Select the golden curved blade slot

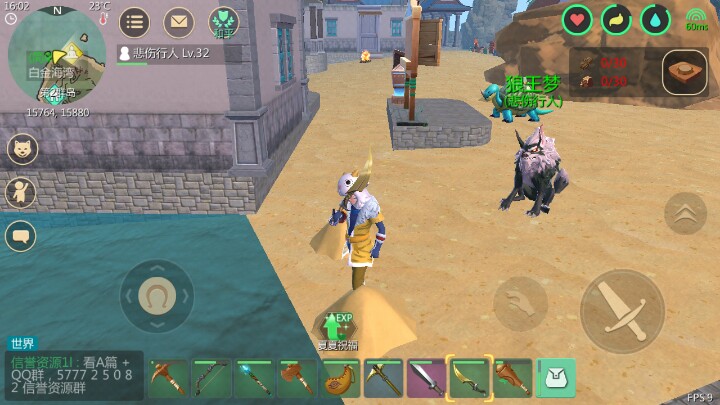[469, 379]
